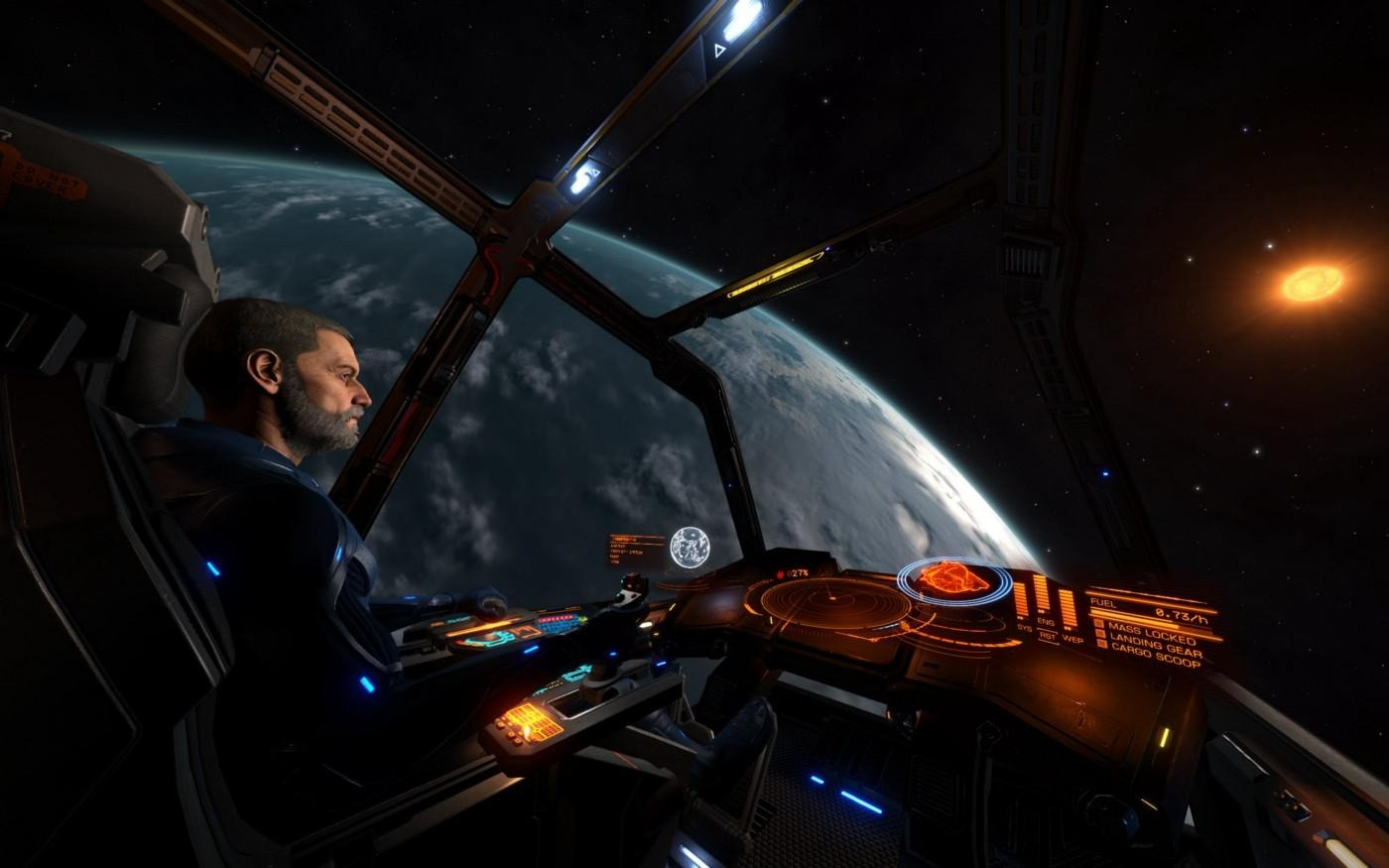This screenshot has width=1389, height=868.
Task: Reset power distribution with RST
Action: click(1049, 636)
